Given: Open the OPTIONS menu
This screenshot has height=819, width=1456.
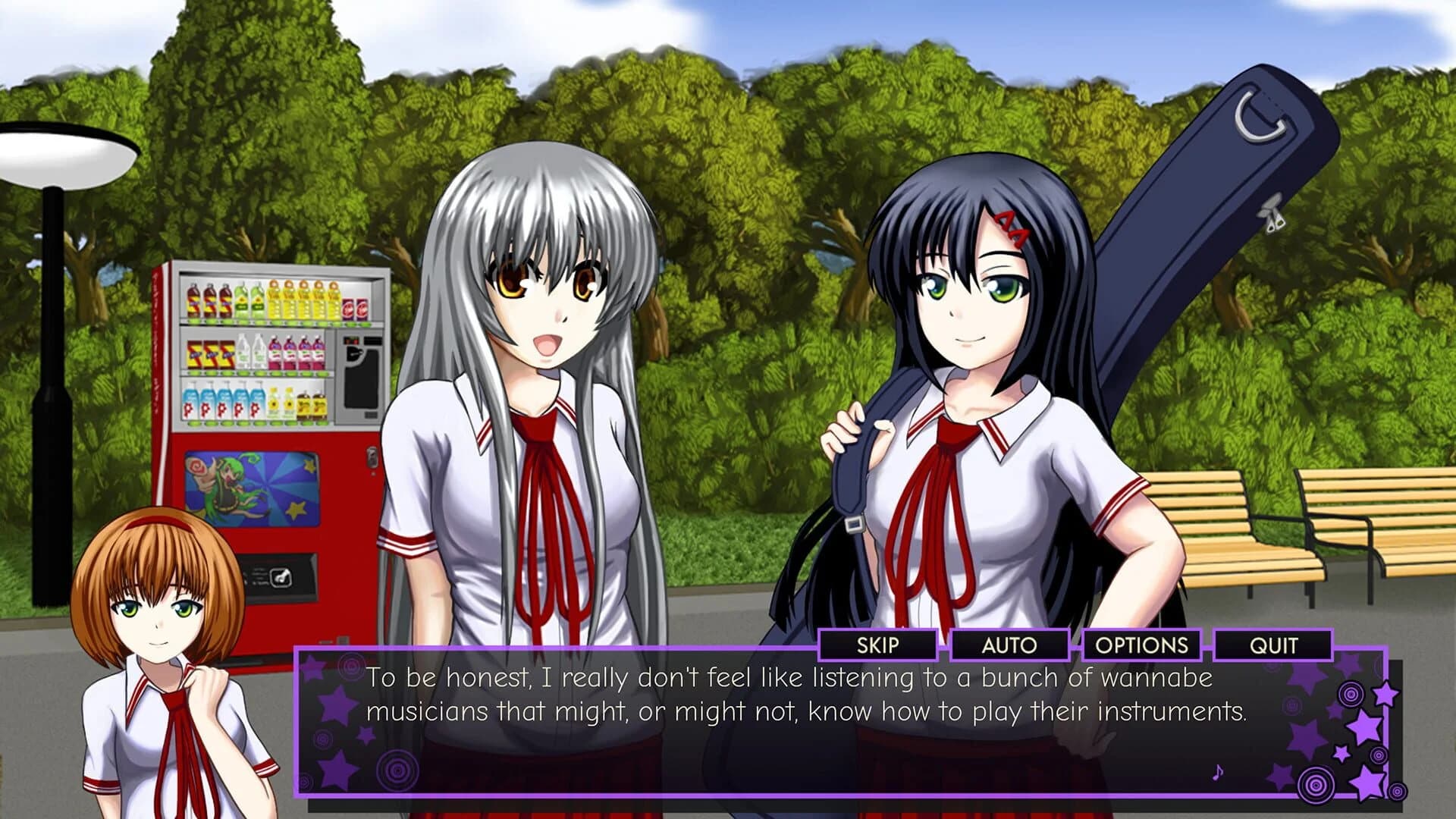Looking at the screenshot, I should (1141, 645).
